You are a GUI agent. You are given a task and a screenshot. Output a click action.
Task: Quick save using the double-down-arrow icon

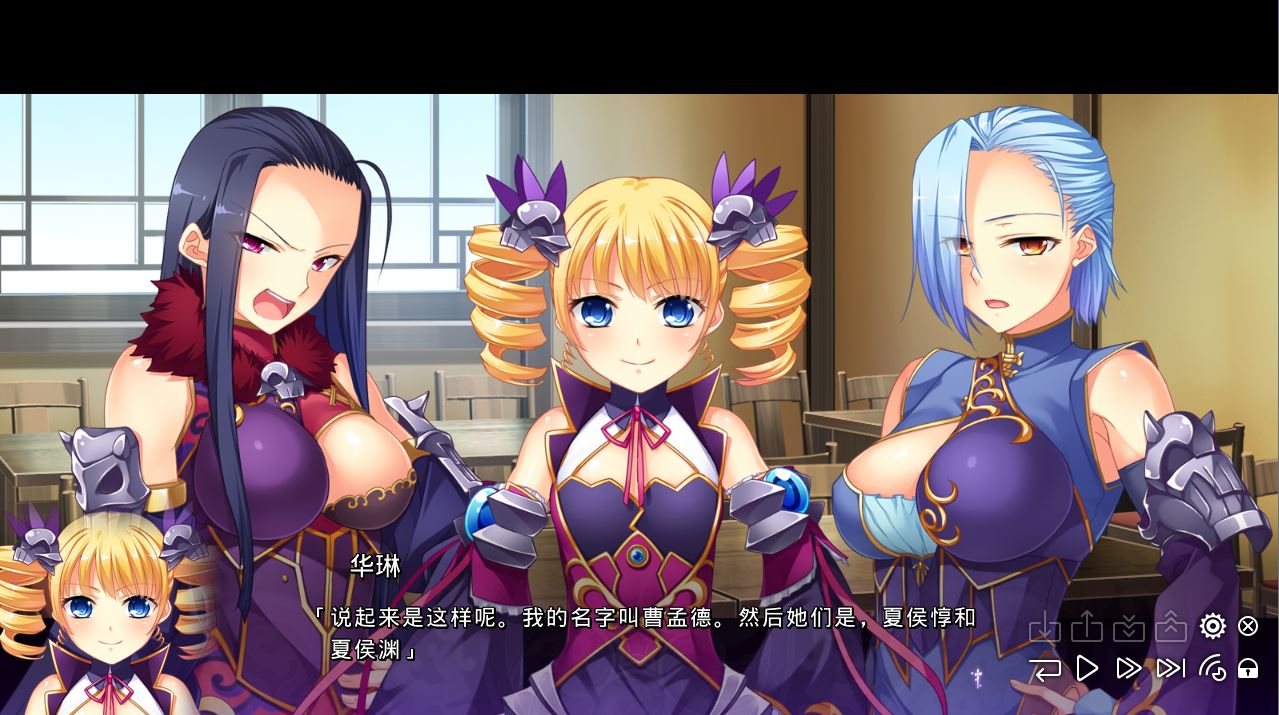(1129, 627)
